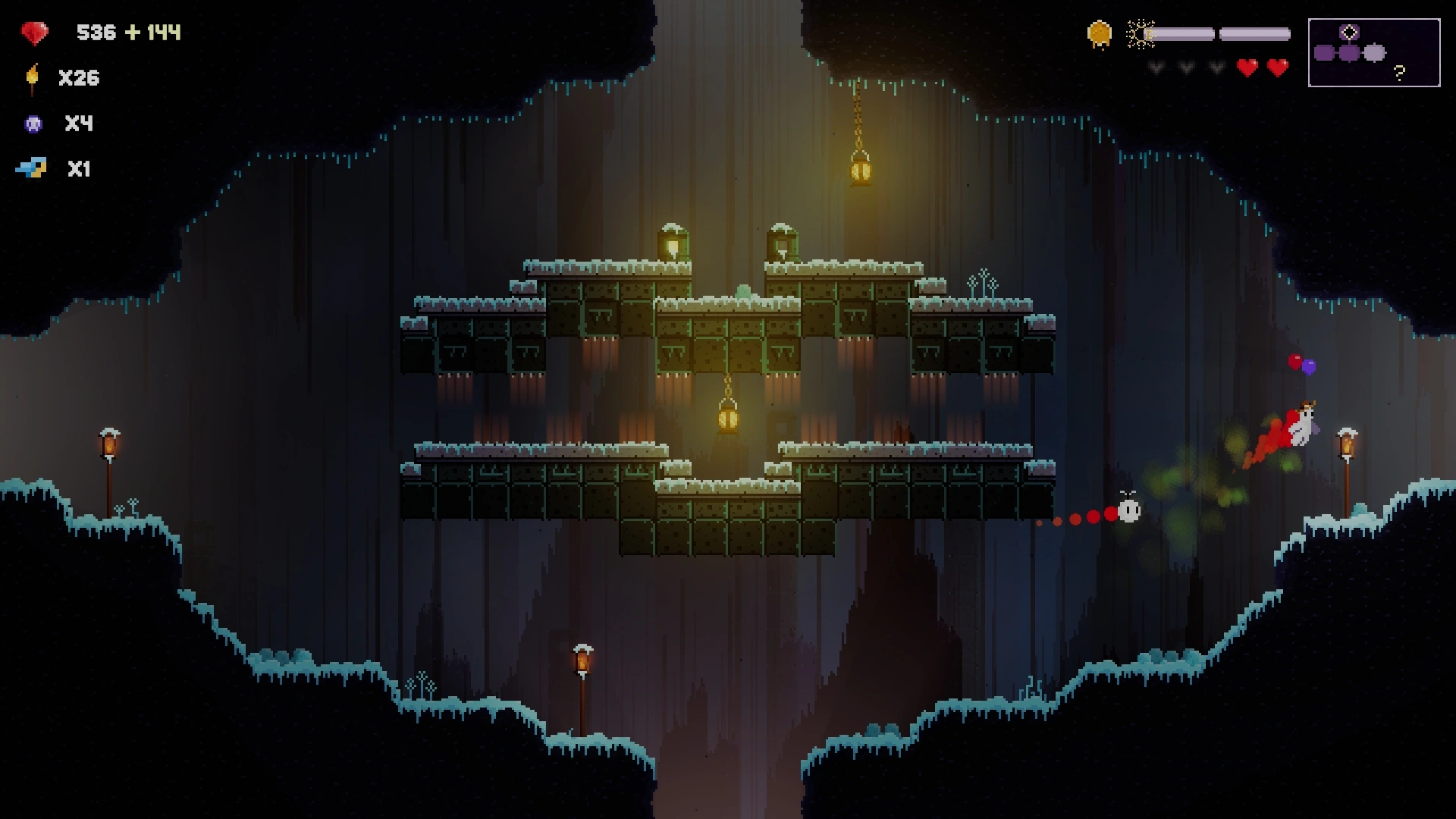
Task: Click the red gem currency icon
Action: coord(34,33)
